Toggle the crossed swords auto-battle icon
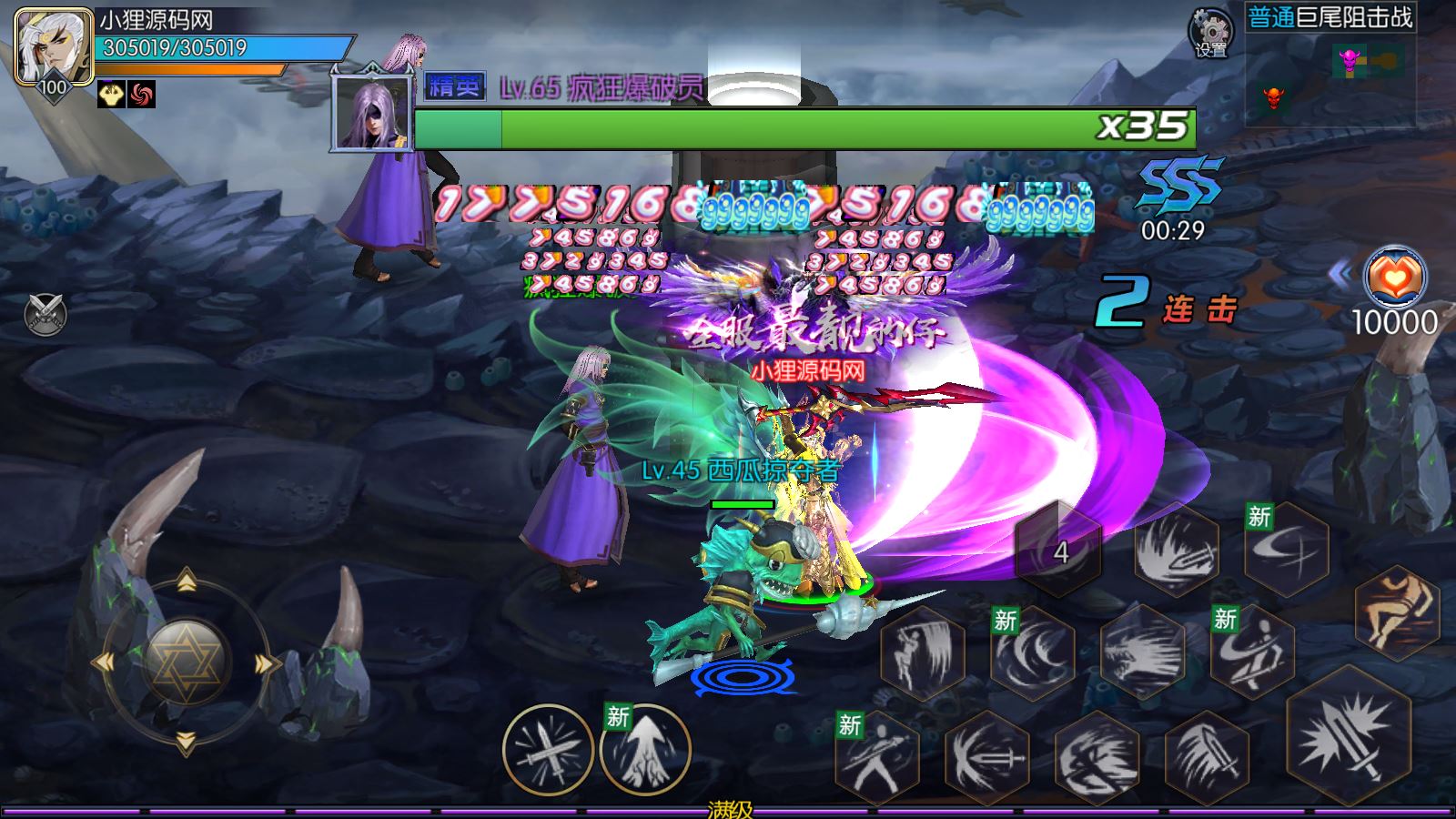 [45, 315]
